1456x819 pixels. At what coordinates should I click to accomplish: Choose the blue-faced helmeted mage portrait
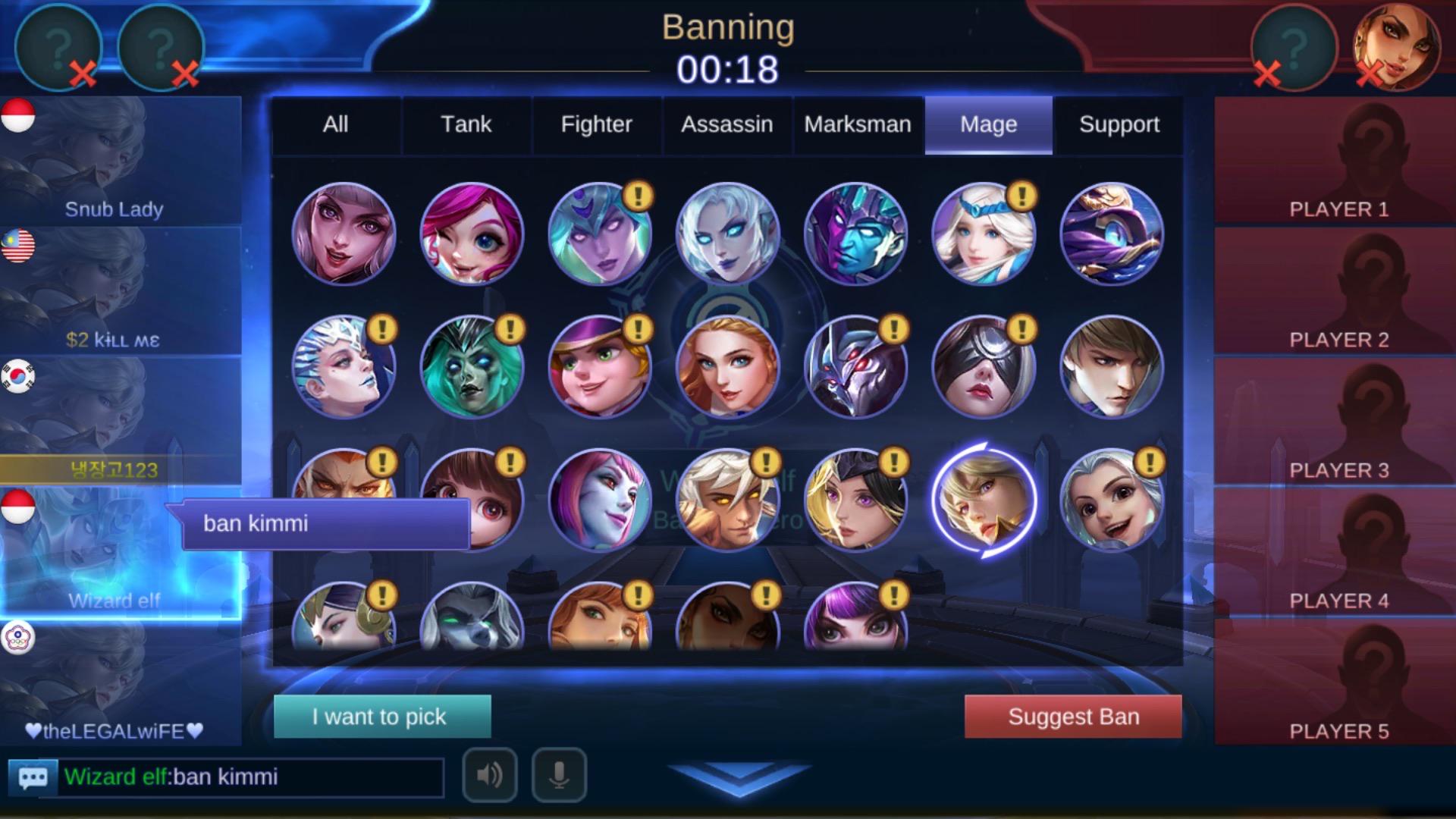click(855, 234)
